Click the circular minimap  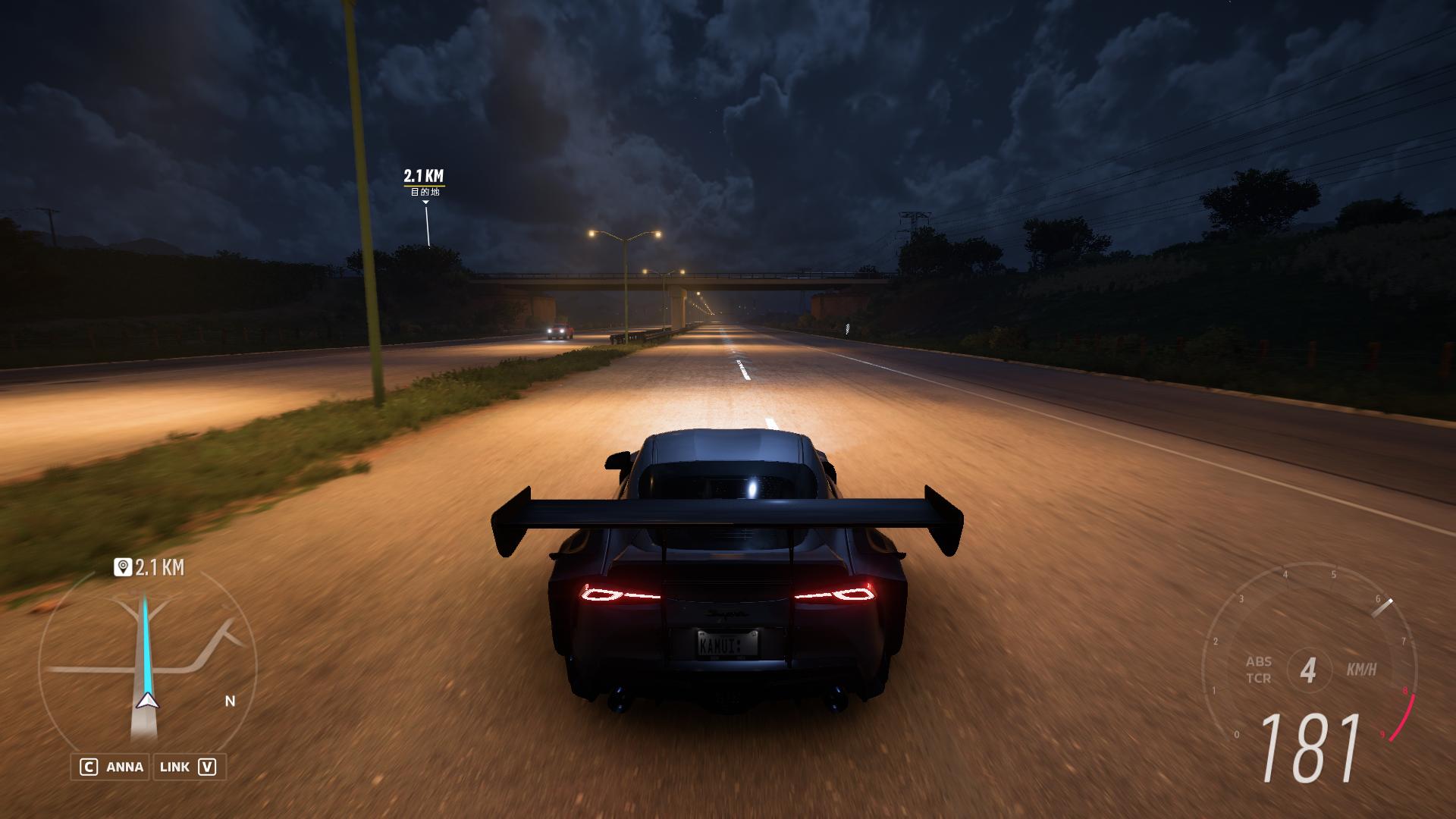coord(148,667)
